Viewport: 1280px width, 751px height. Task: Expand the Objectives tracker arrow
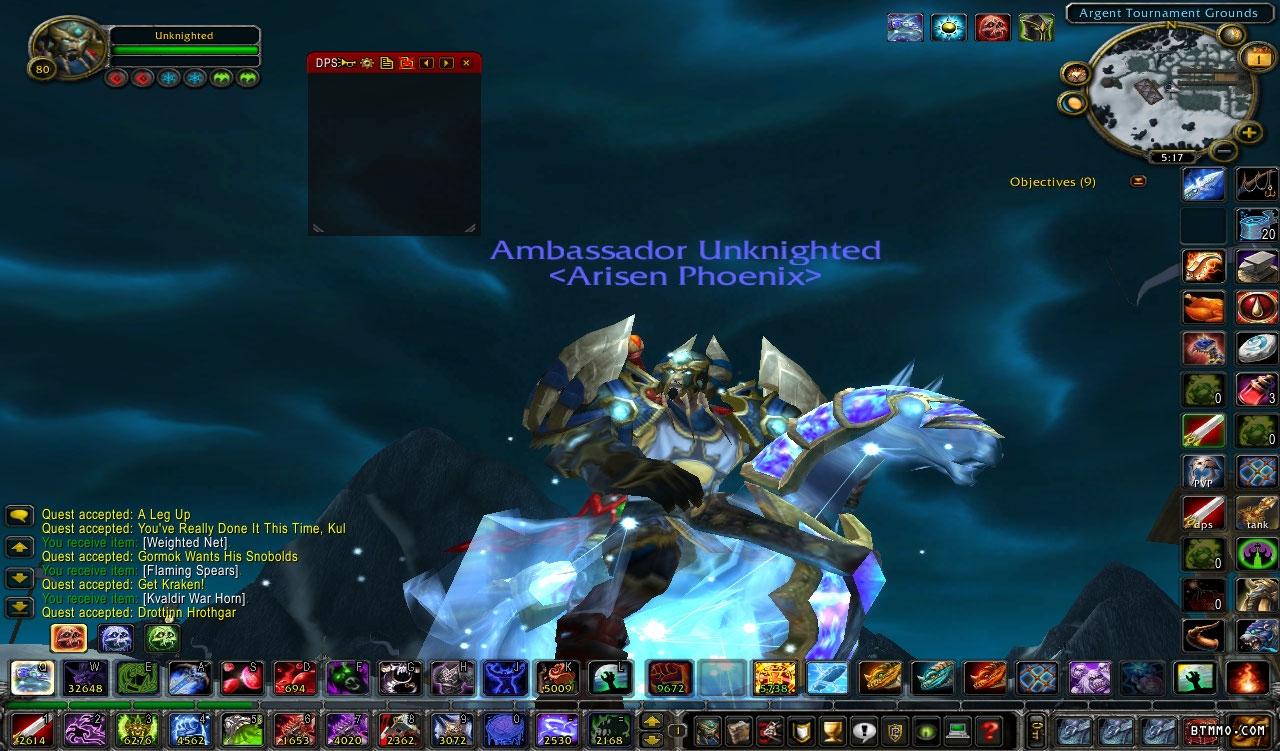[x=1138, y=182]
